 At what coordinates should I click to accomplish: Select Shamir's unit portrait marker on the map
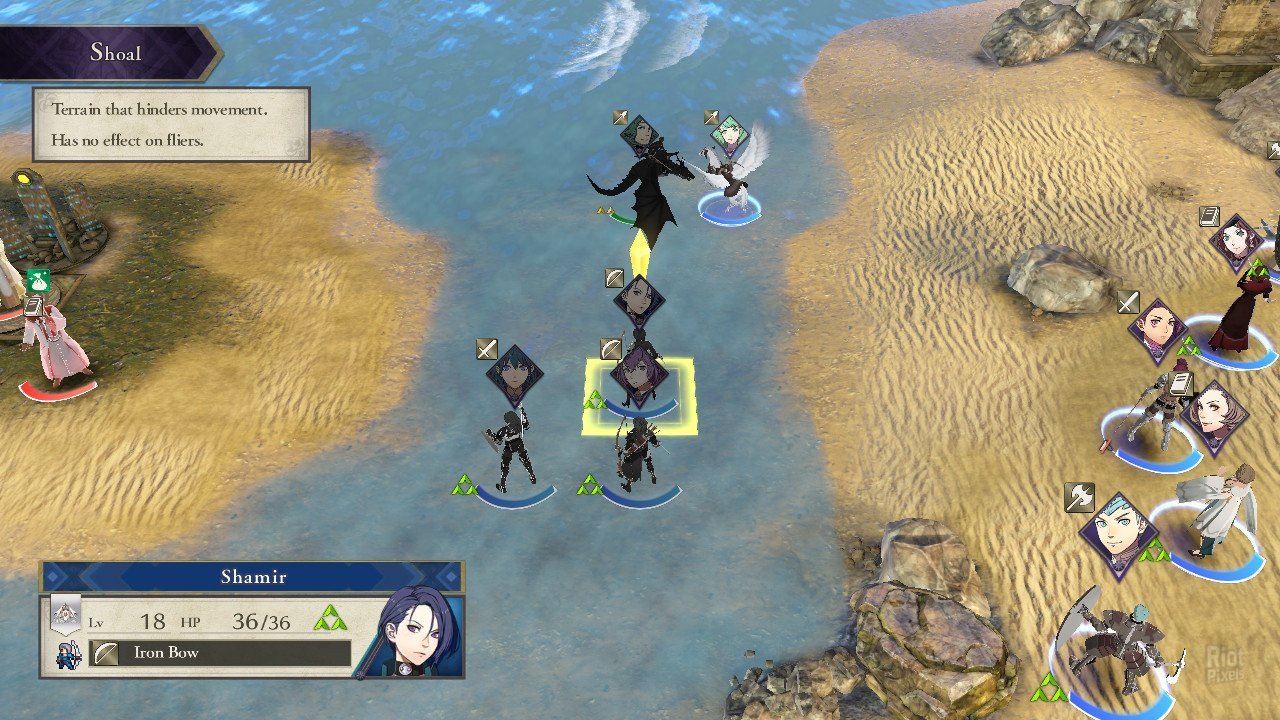(x=639, y=299)
